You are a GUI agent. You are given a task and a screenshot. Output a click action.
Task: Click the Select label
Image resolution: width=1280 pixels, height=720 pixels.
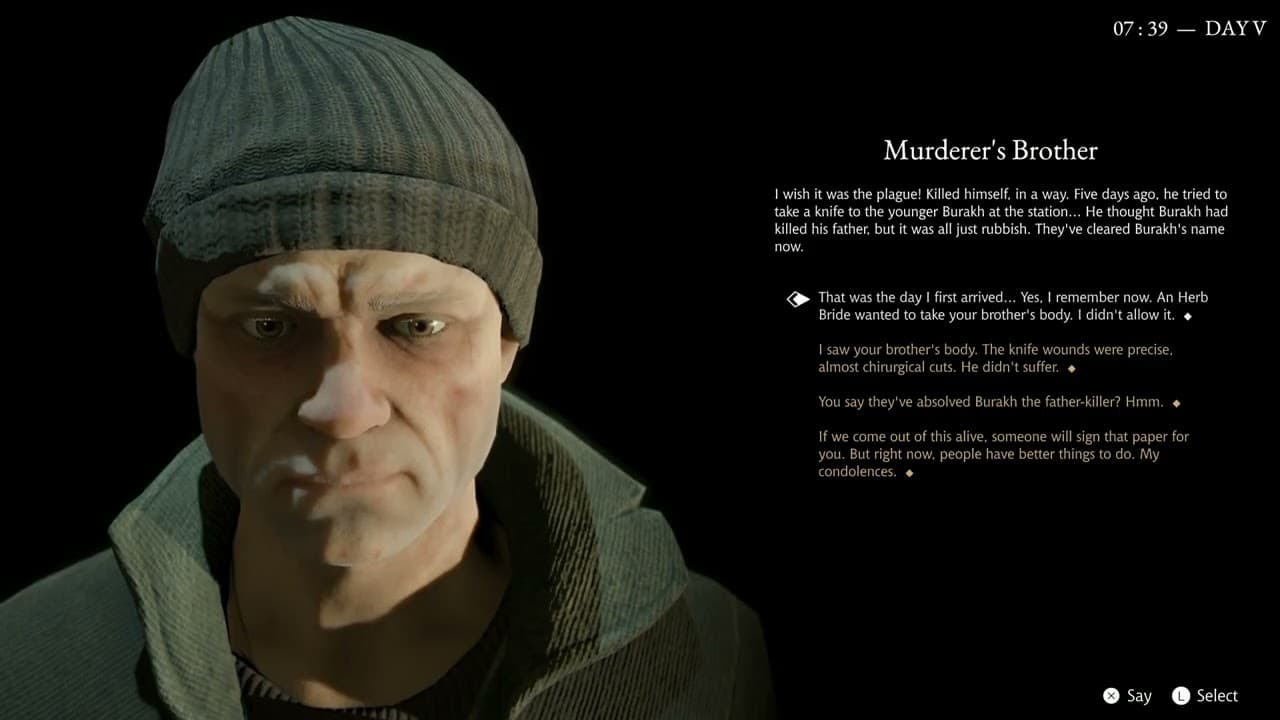point(1216,695)
